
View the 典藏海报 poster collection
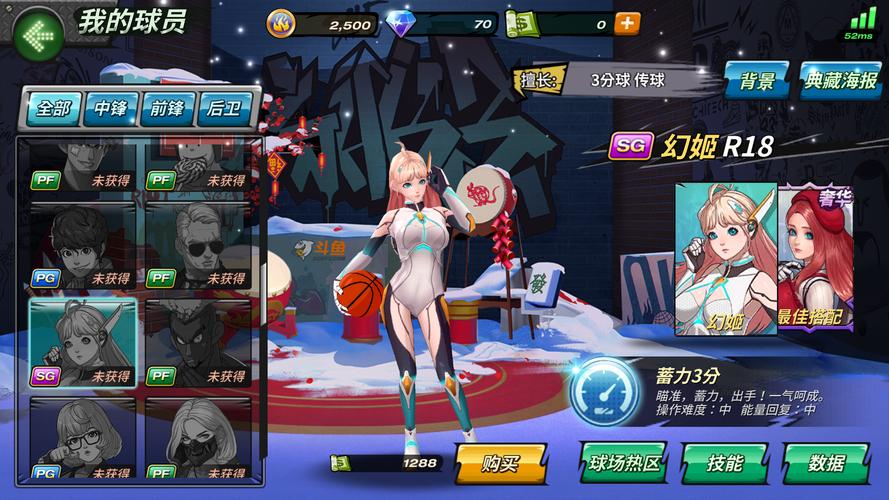click(x=840, y=81)
